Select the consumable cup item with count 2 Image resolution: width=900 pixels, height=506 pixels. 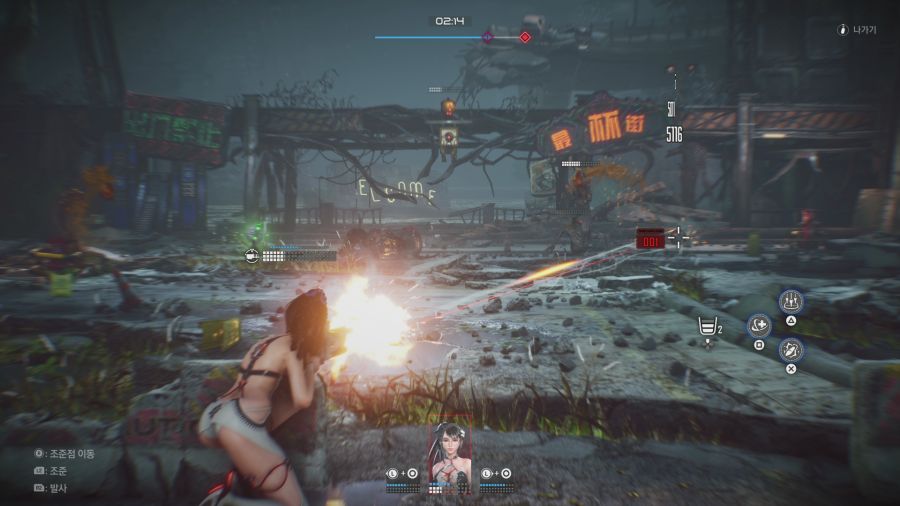708,327
